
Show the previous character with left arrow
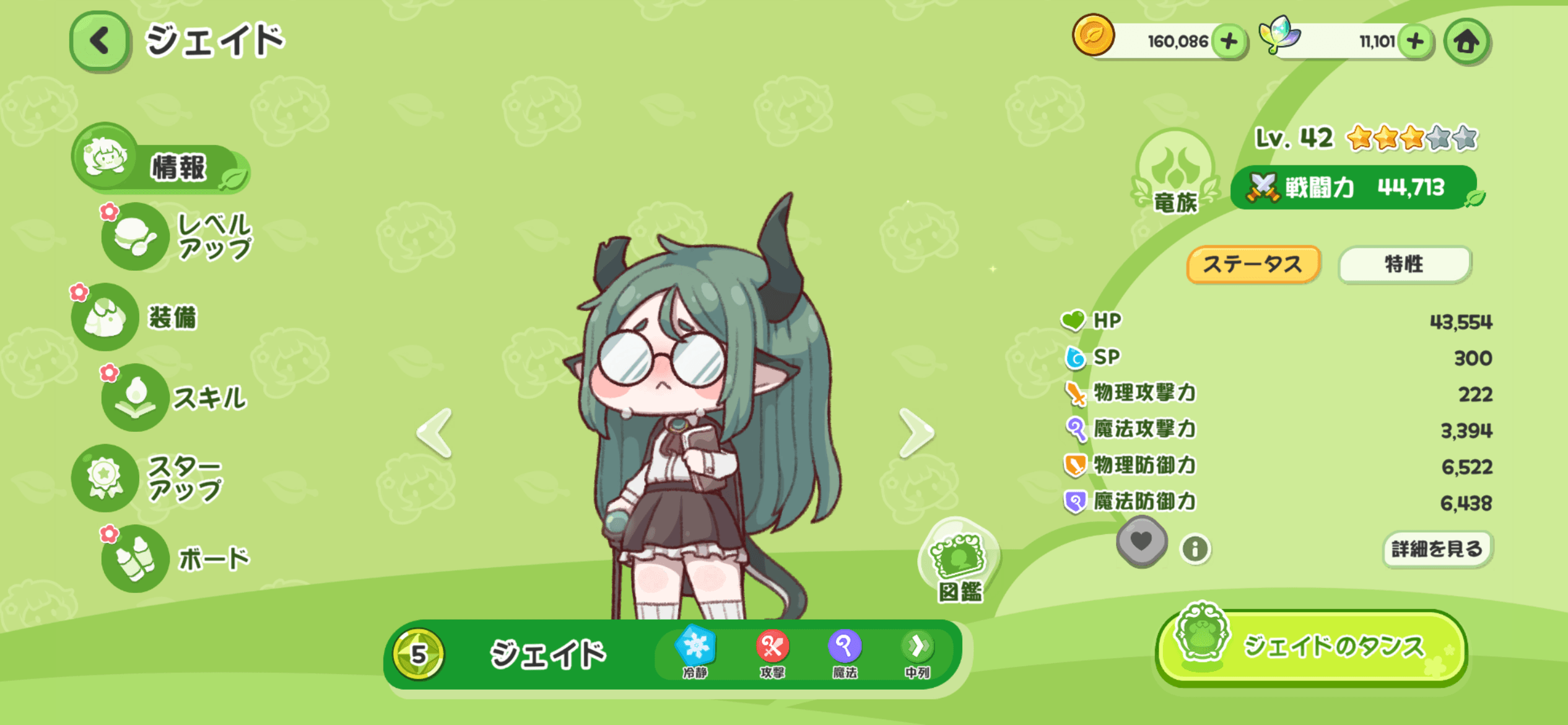click(435, 433)
